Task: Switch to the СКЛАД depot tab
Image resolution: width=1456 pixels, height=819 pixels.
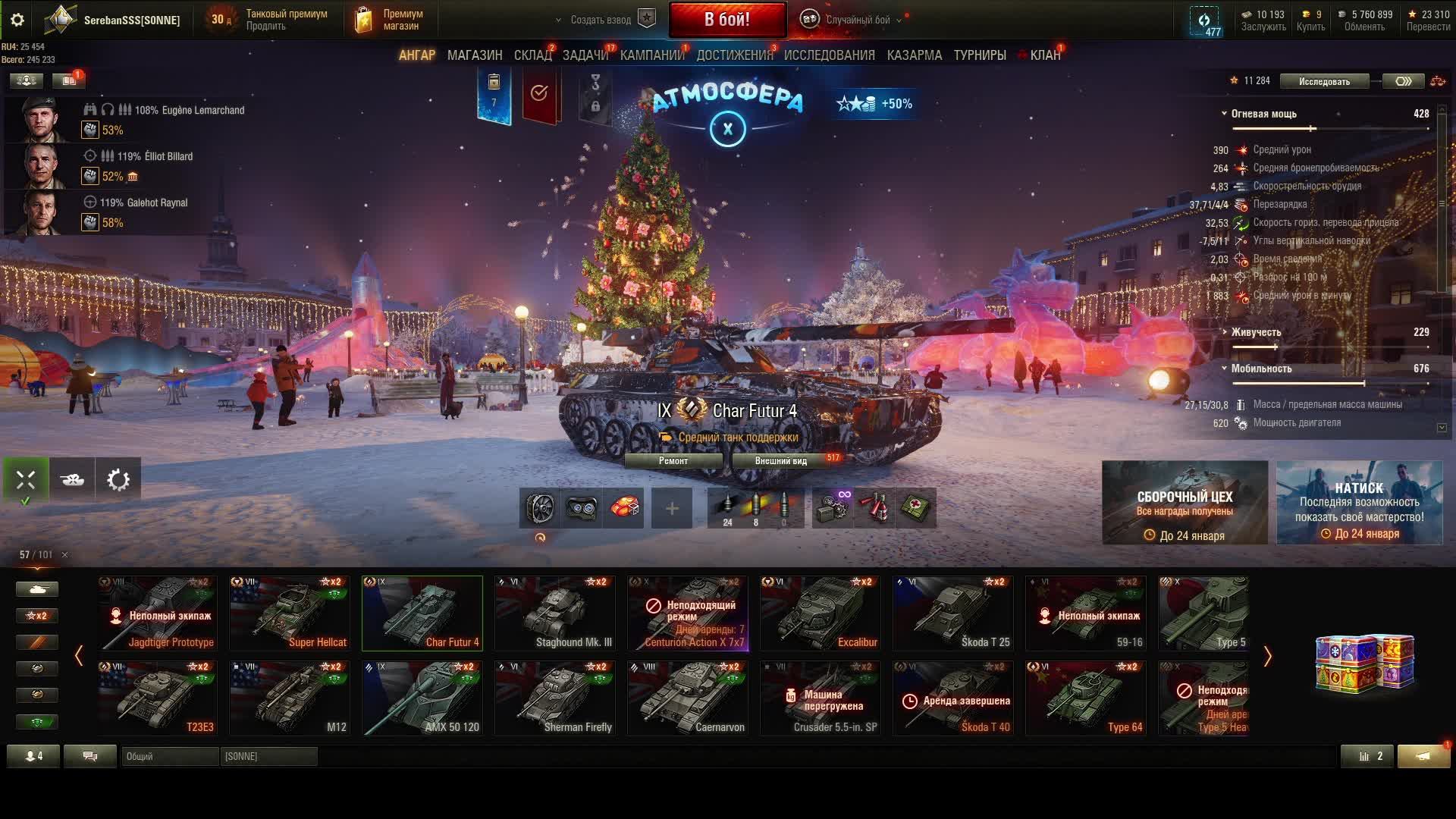Action: coord(532,55)
